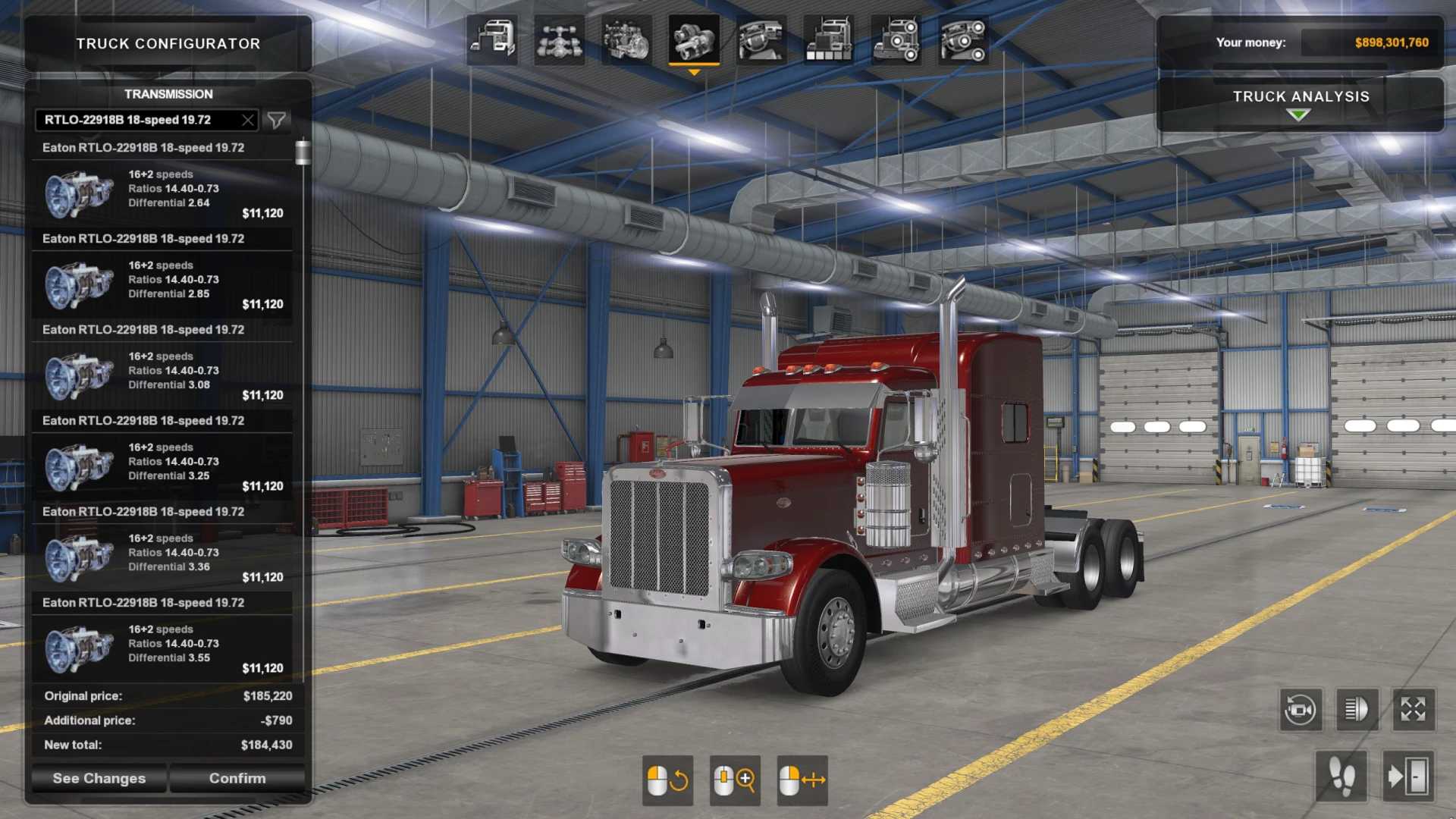The image size is (1456, 819).
Task: Reset the camera view
Action: click(x=1300, y=710)
